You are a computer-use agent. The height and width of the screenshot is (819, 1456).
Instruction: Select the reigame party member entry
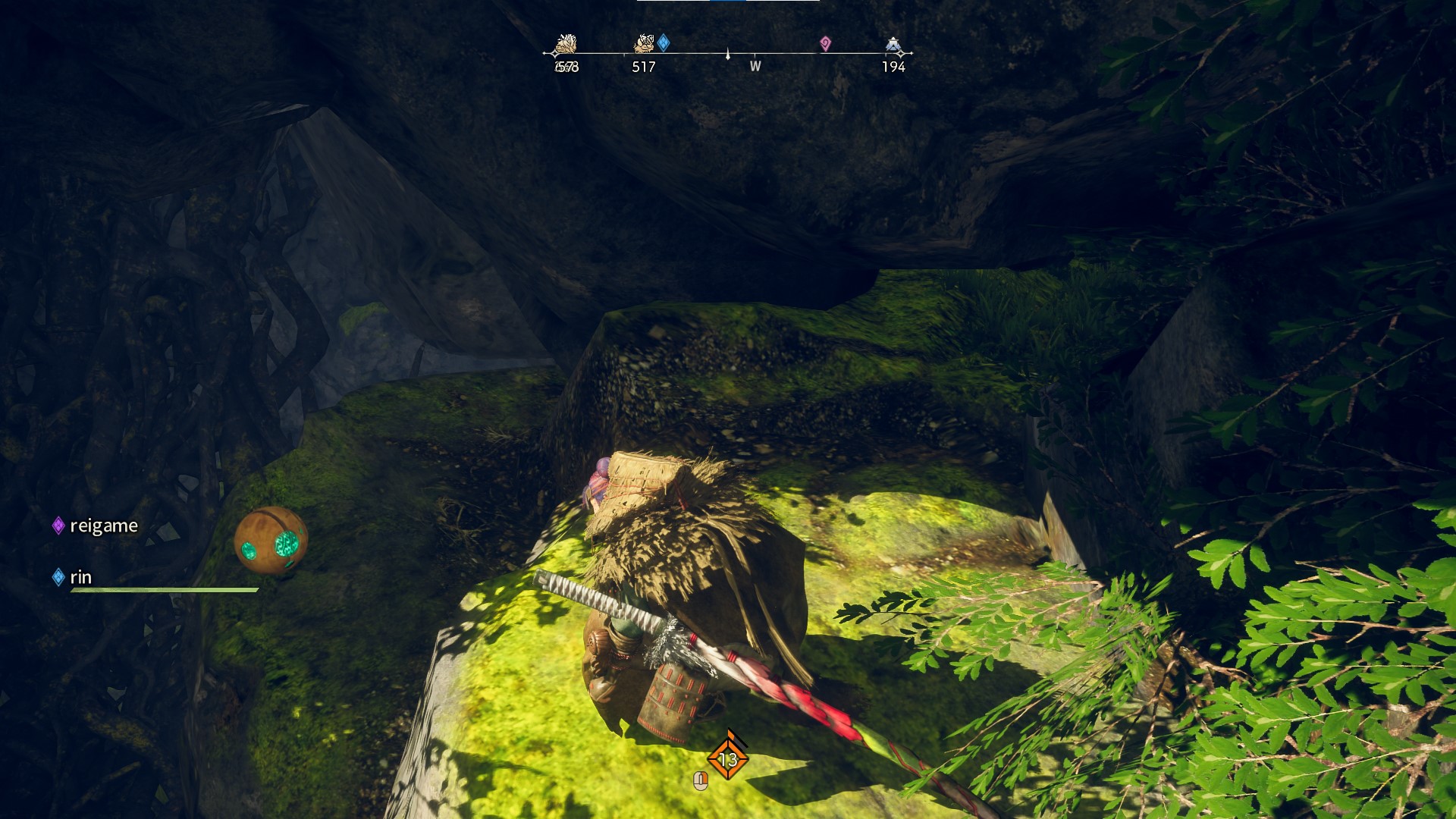[96, 526]
